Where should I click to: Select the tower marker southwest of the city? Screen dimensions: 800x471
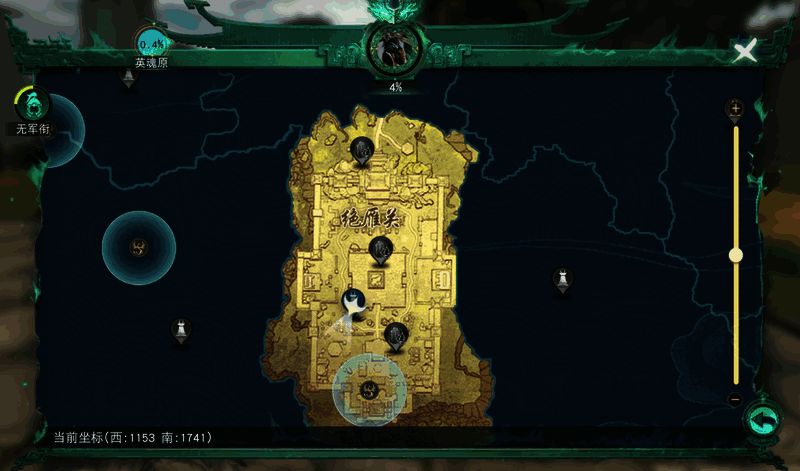point(181,328)
